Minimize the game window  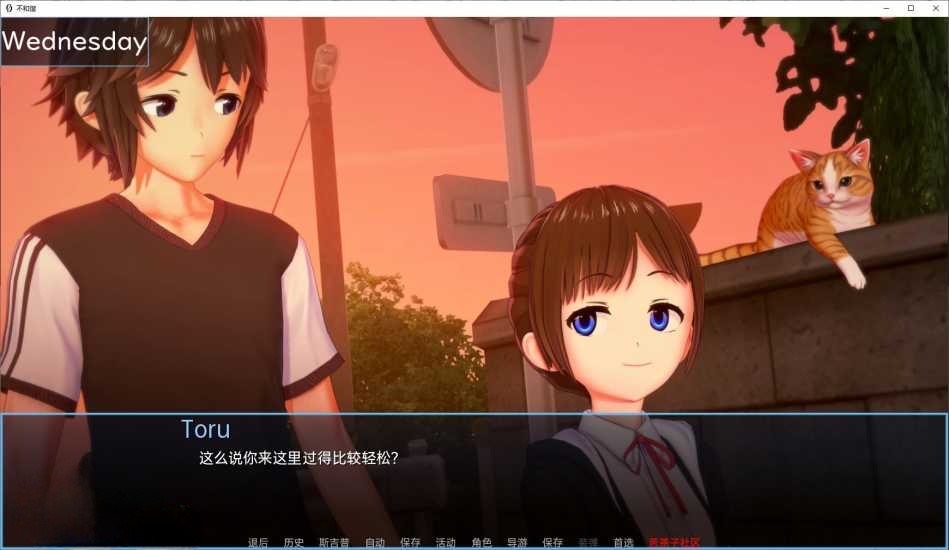887,8
